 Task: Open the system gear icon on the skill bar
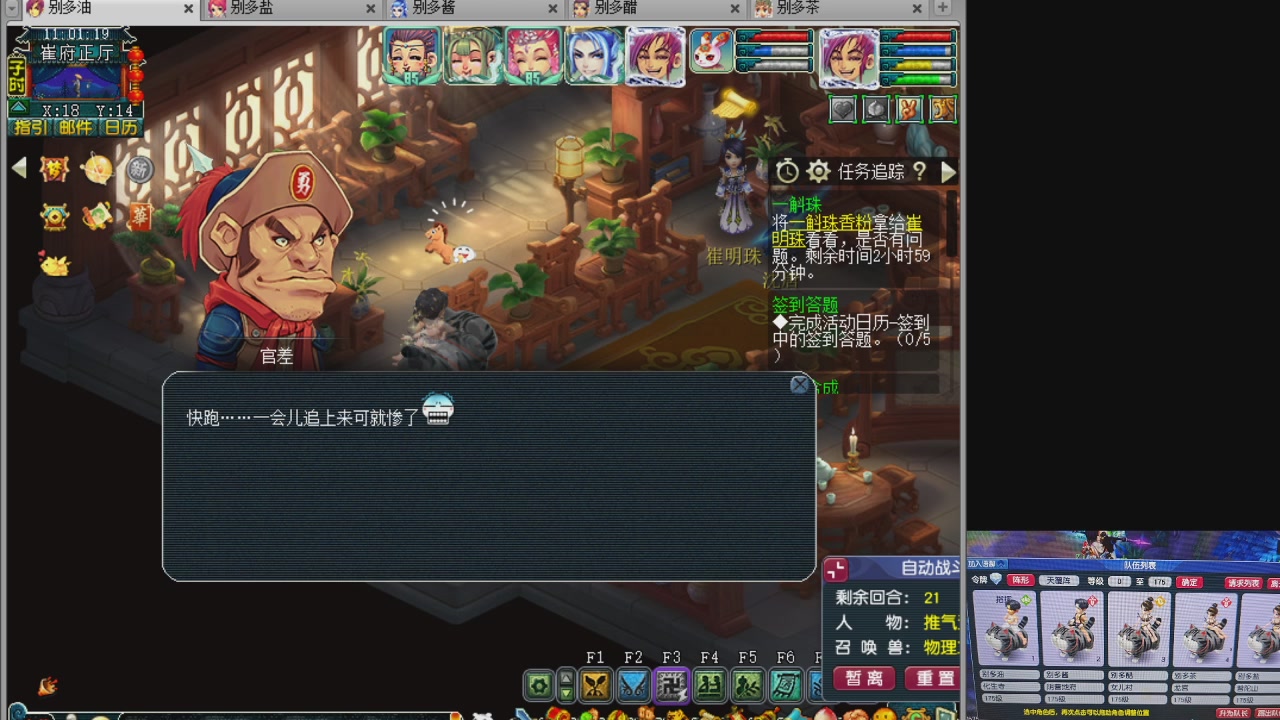[x=539, y=684]
